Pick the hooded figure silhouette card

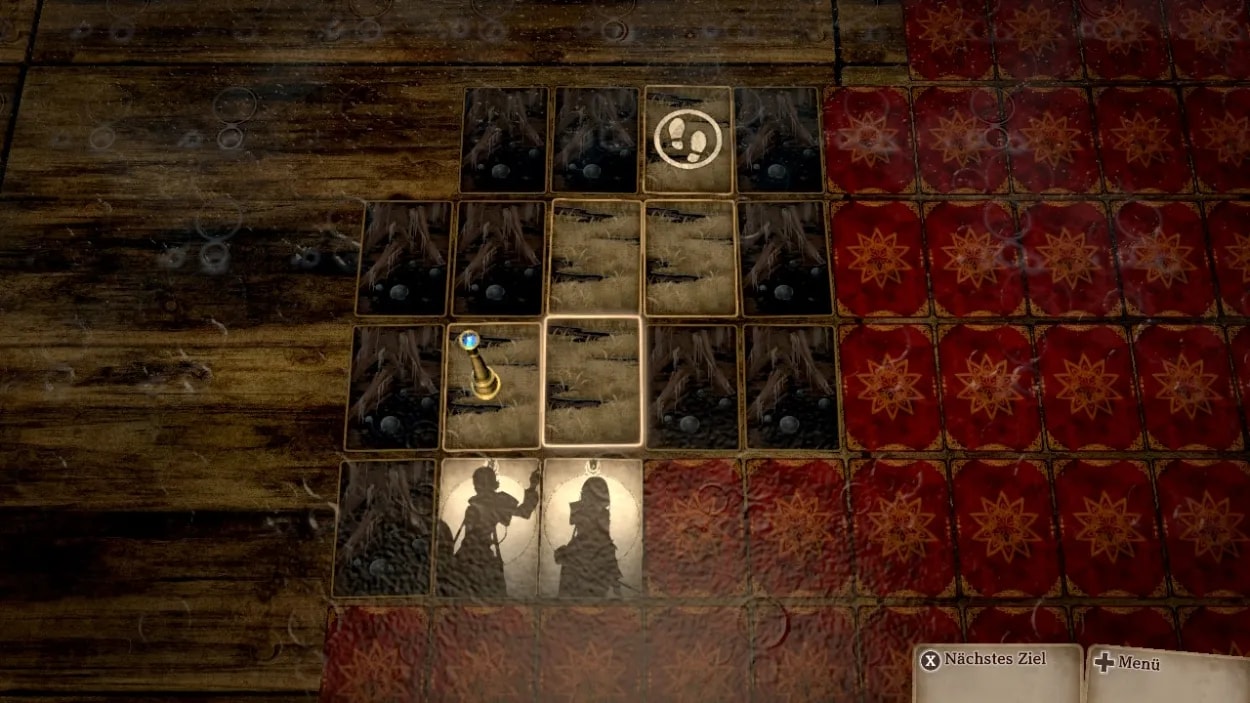[590, 527]
